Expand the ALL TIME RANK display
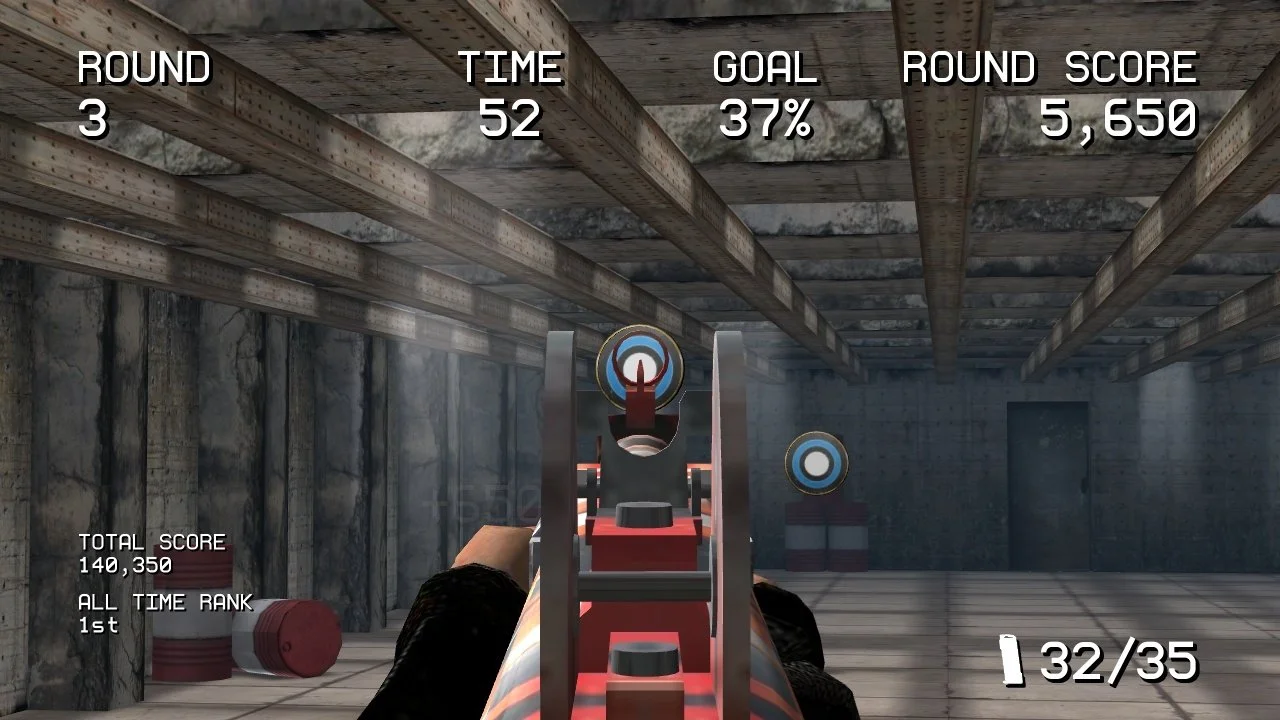1280x720 pixels. click(x=165, y=602)
